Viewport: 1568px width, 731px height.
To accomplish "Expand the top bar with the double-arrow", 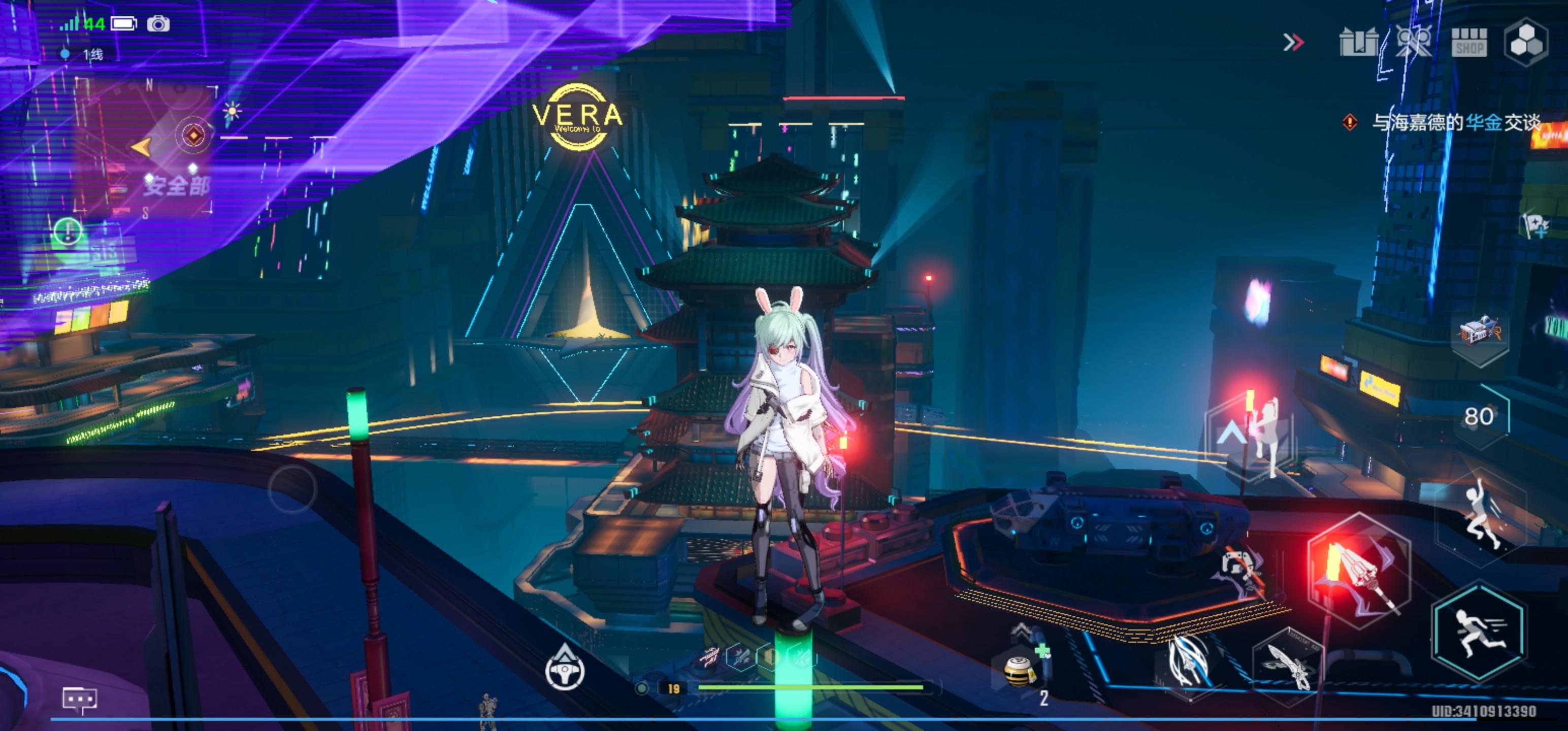I will tap(1293, 42).
